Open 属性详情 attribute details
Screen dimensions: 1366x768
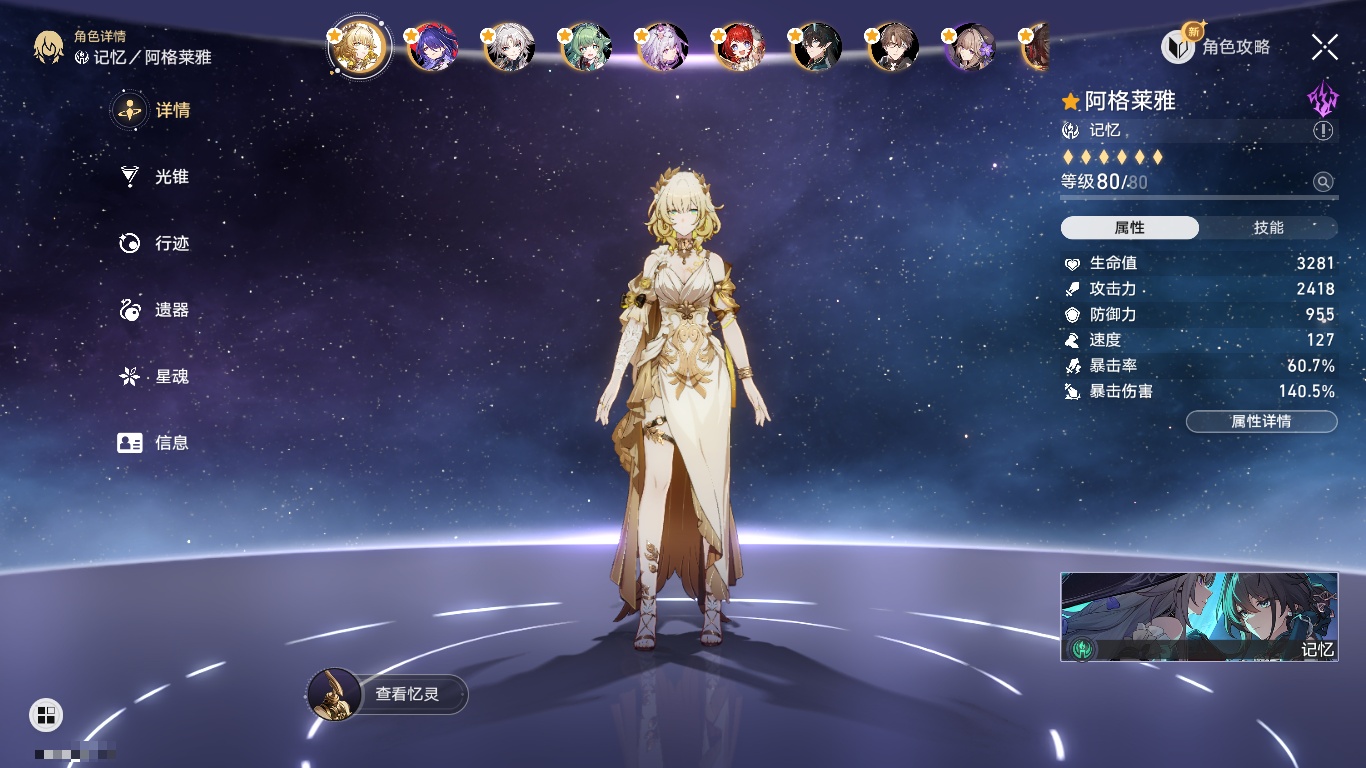point(1261,421)
